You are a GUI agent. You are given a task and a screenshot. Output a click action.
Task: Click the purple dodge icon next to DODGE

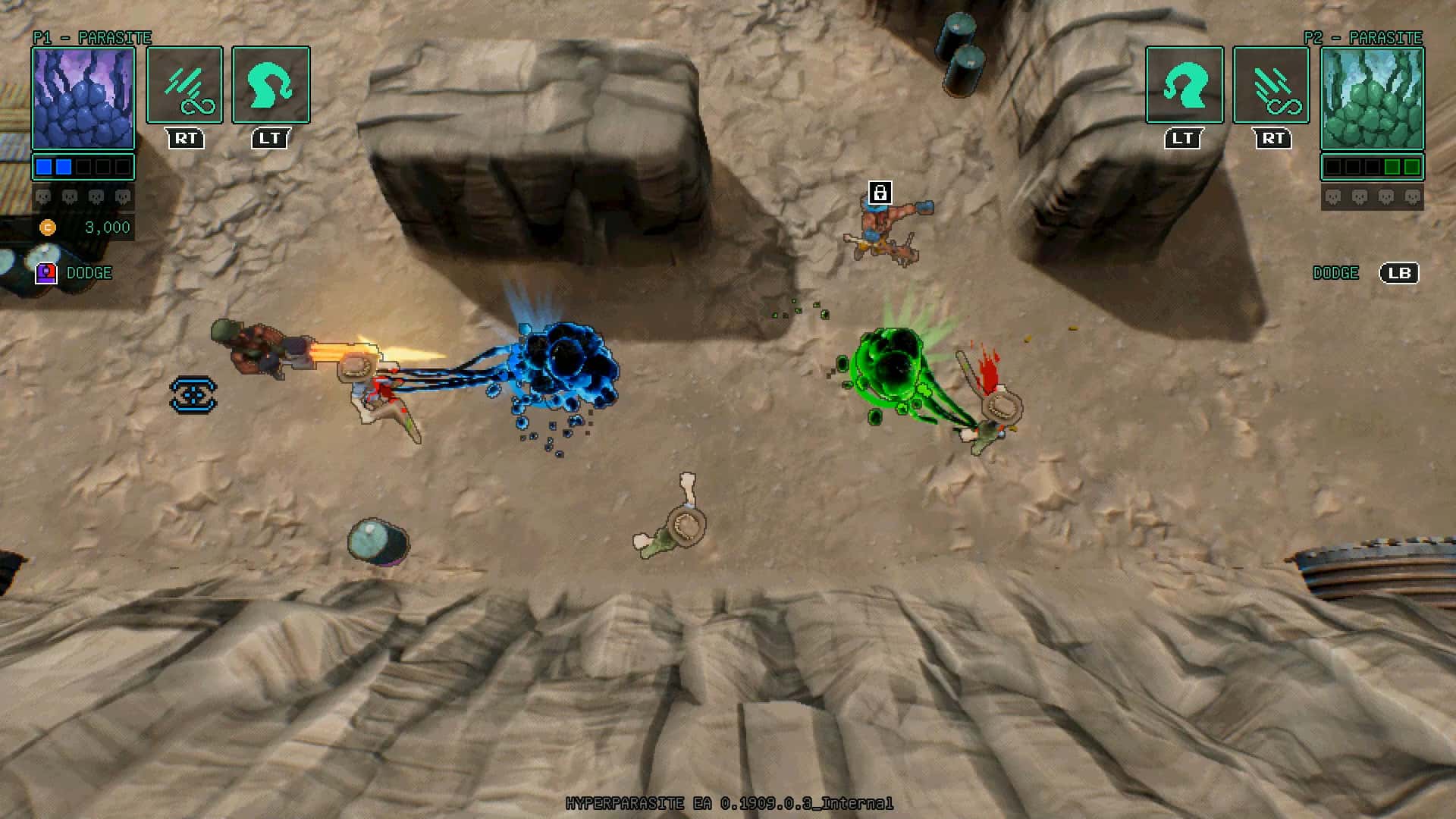(x=46, y=272)
